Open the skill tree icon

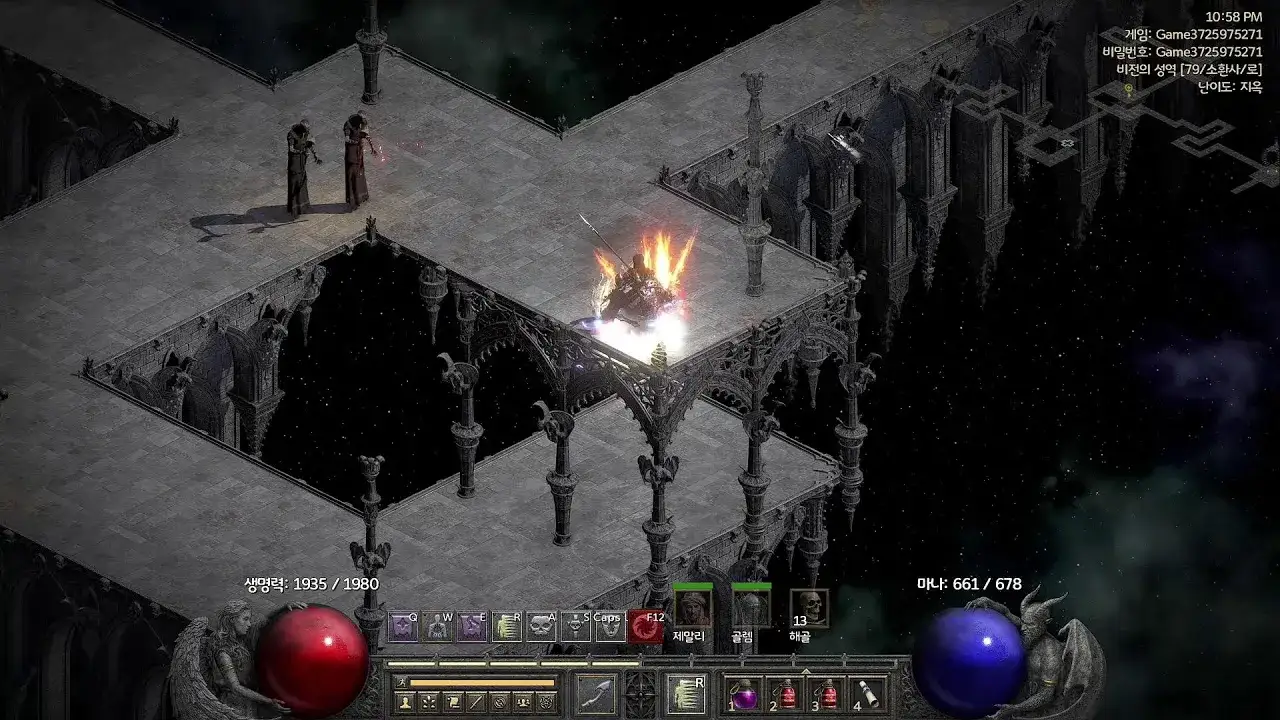point(427,701)
